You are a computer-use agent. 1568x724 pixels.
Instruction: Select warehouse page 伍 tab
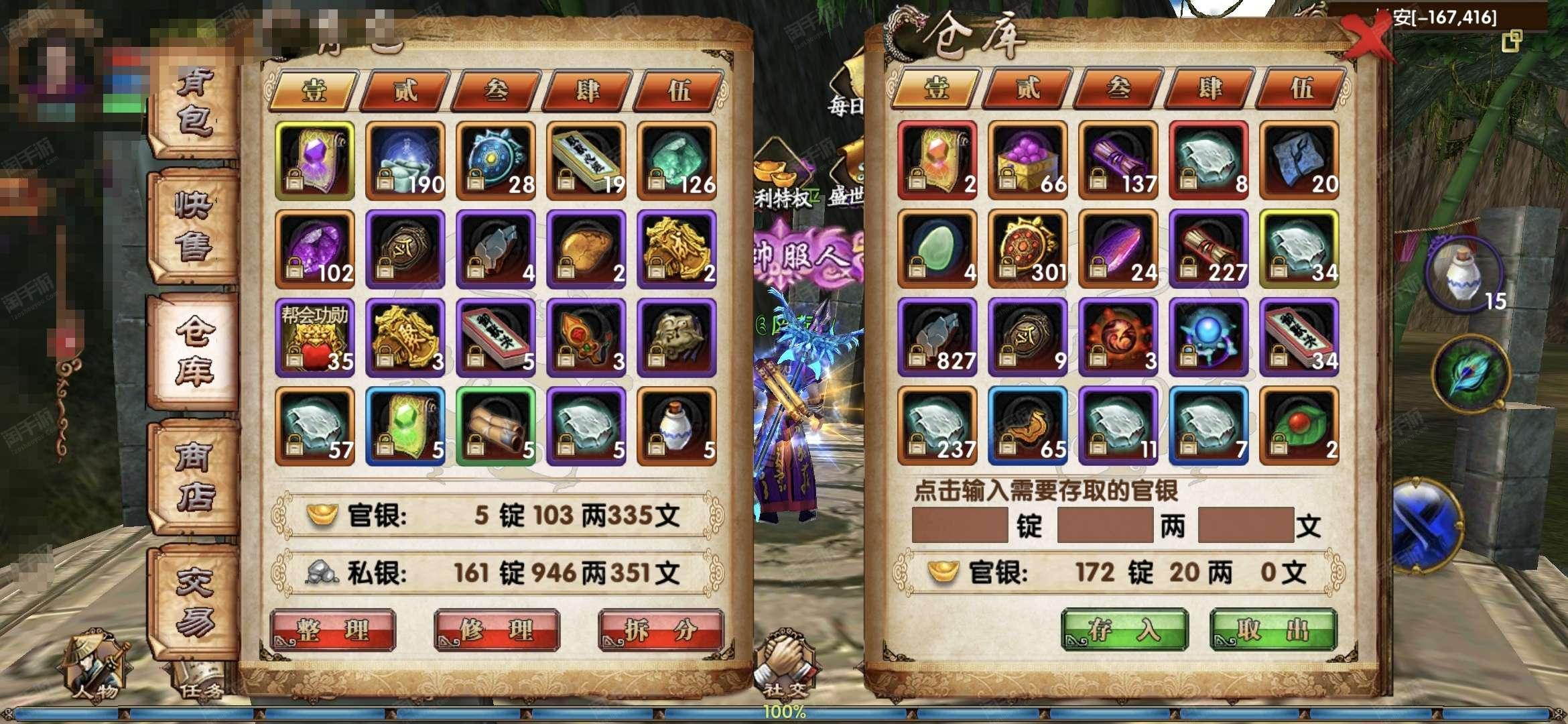tap(1301, 88)
